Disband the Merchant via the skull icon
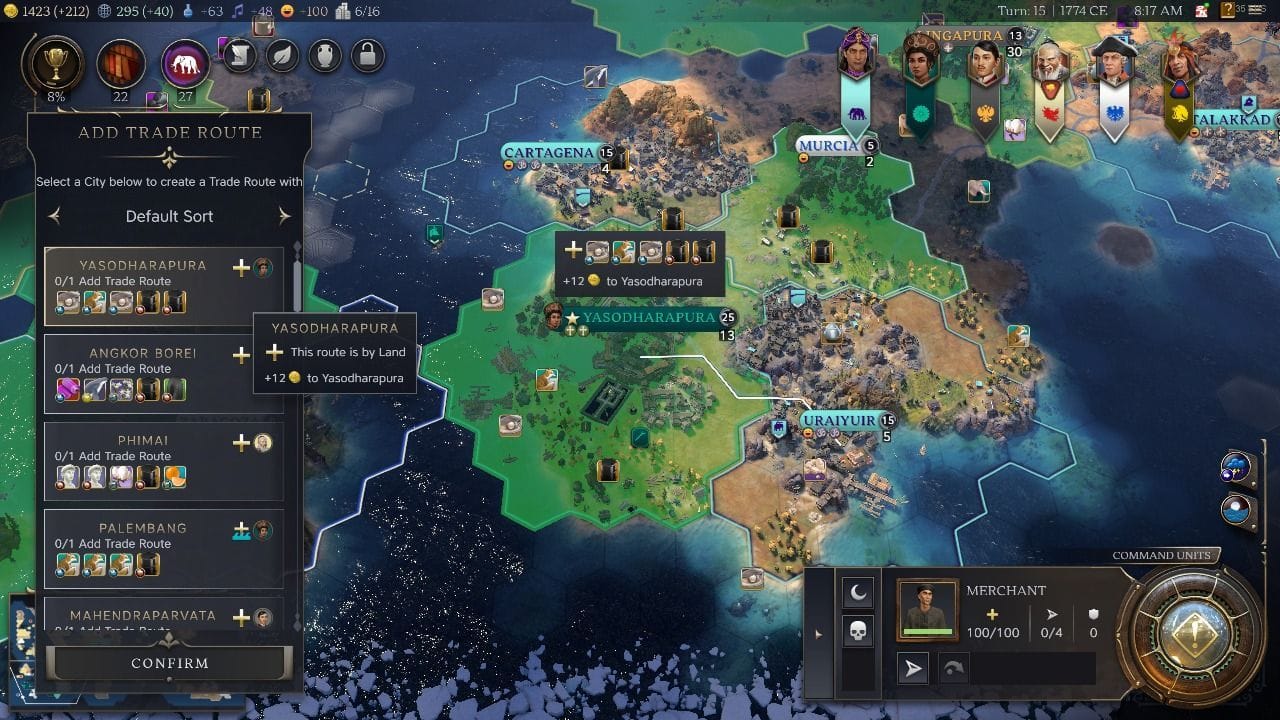The height and width of the screenshot is (720, 1280). point(858,631)
